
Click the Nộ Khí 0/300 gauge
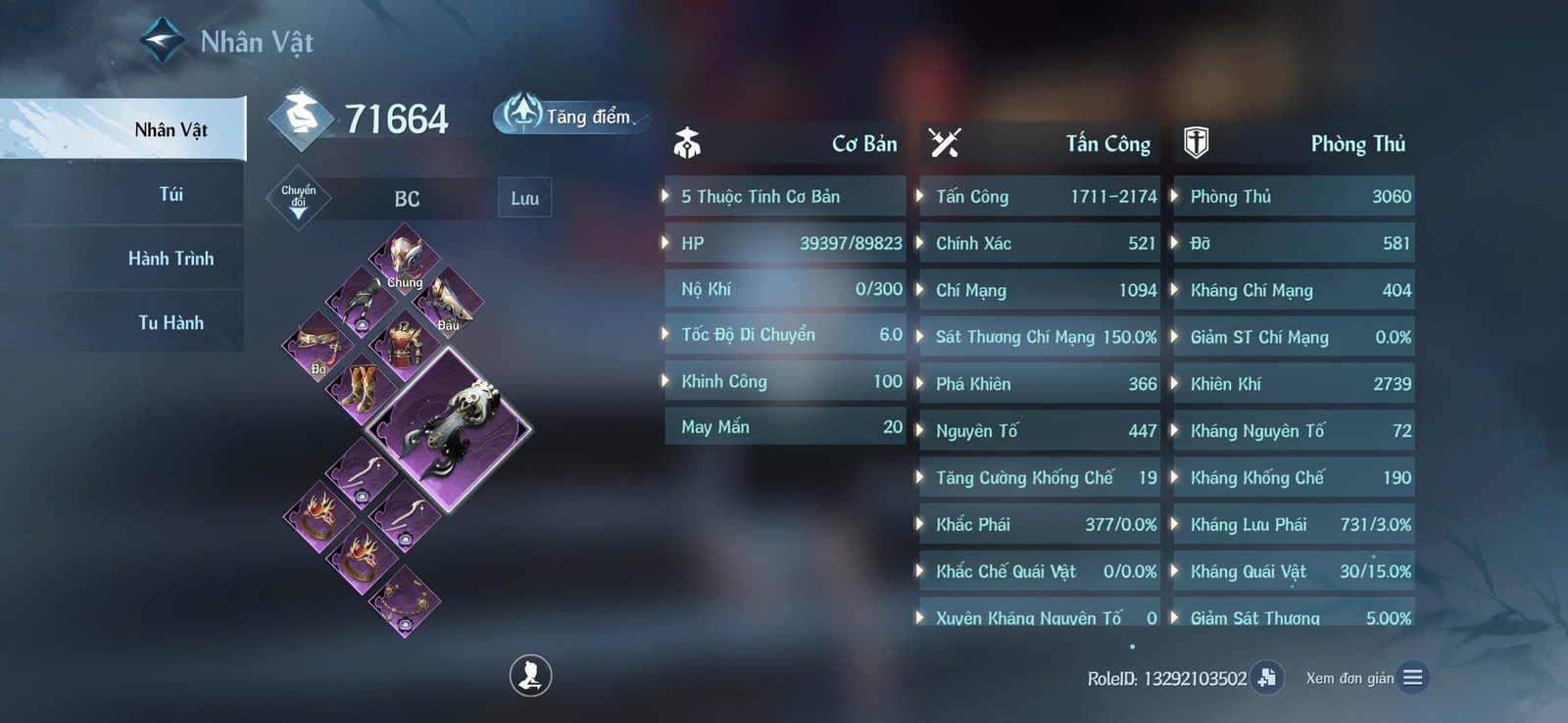[784, 288]
